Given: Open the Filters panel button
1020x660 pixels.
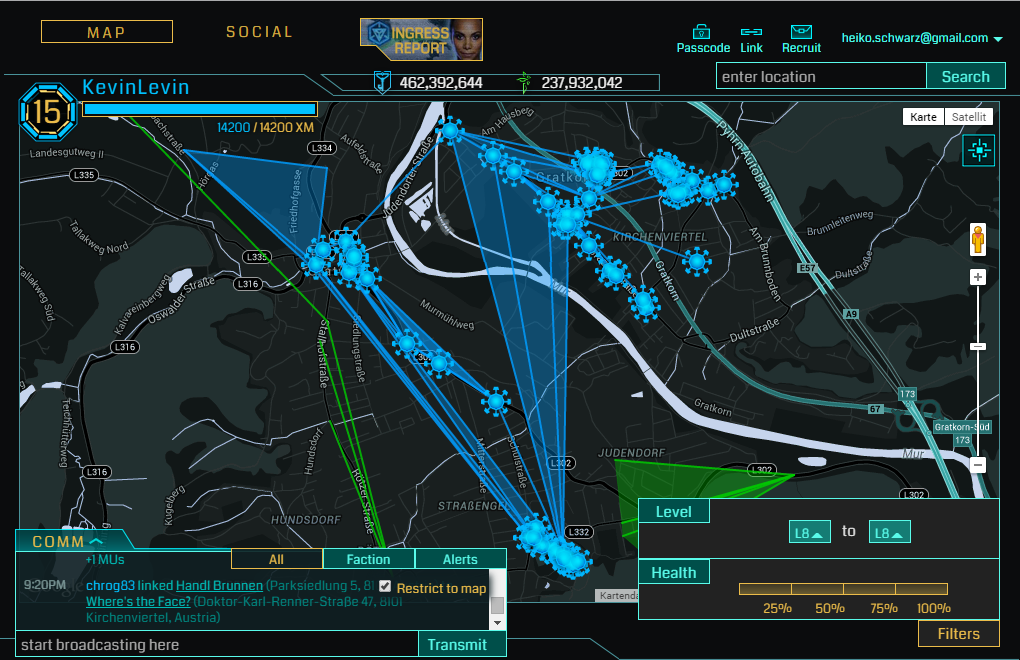Looking at the screenshot, I should [x=958, y=633].
